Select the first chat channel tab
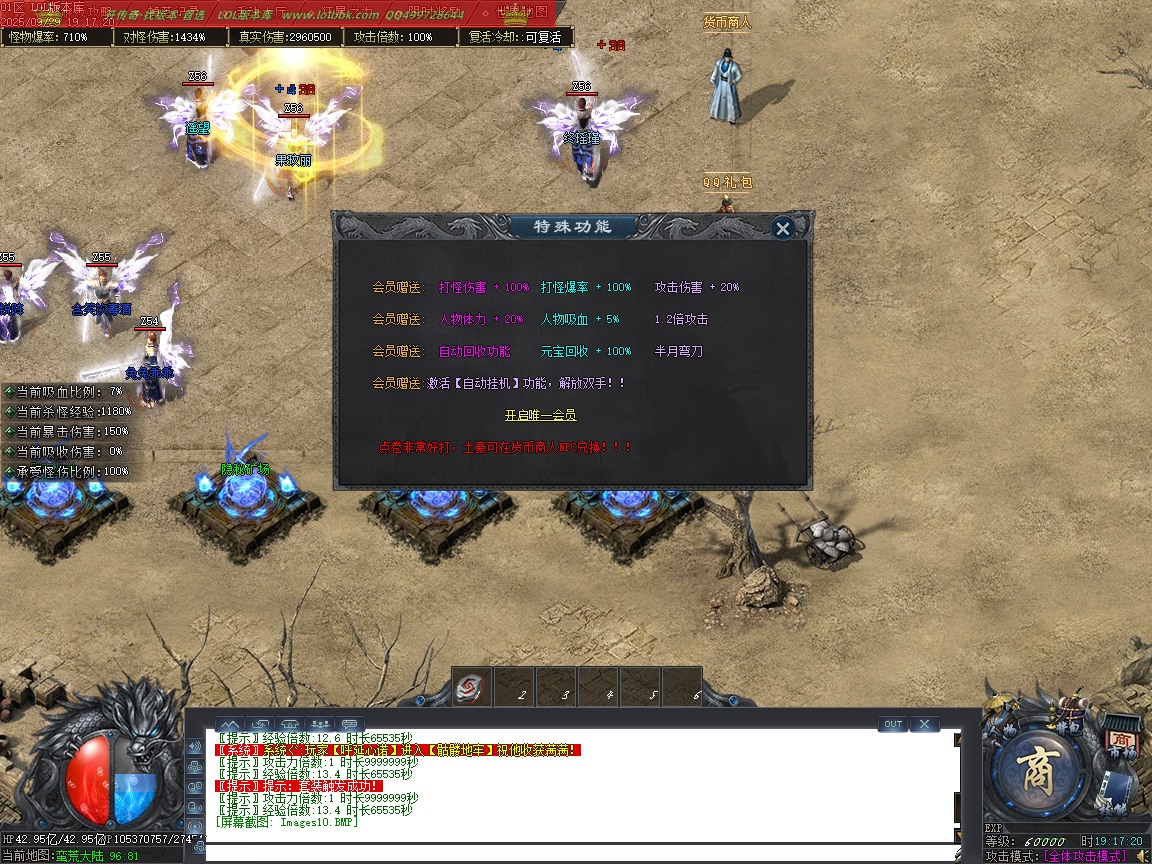This screenshot has width=1152, height=864. pyautogui.click(x=230, y=724)
